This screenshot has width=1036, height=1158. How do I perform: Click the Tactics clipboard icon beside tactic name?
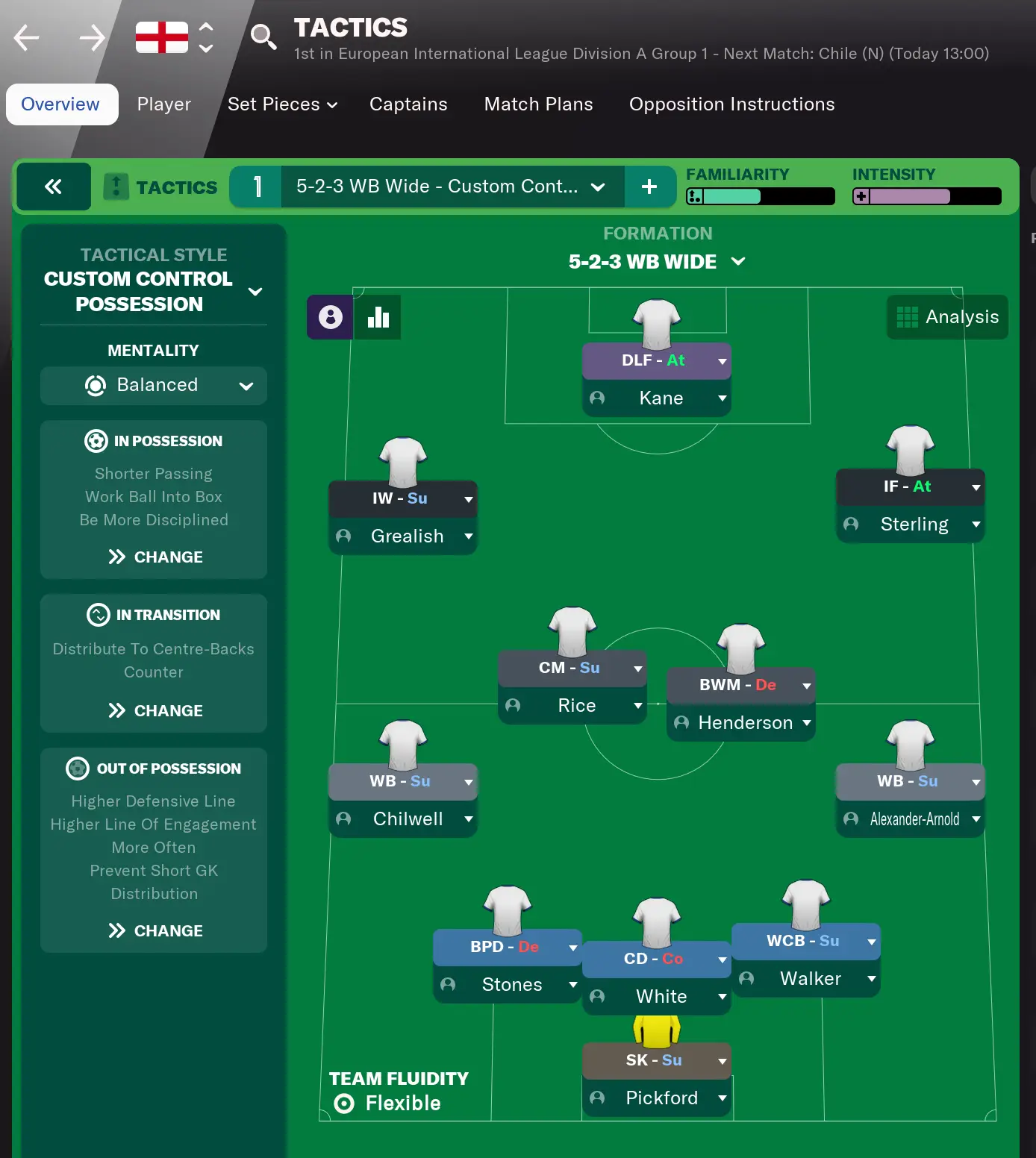tap(116, 187)
